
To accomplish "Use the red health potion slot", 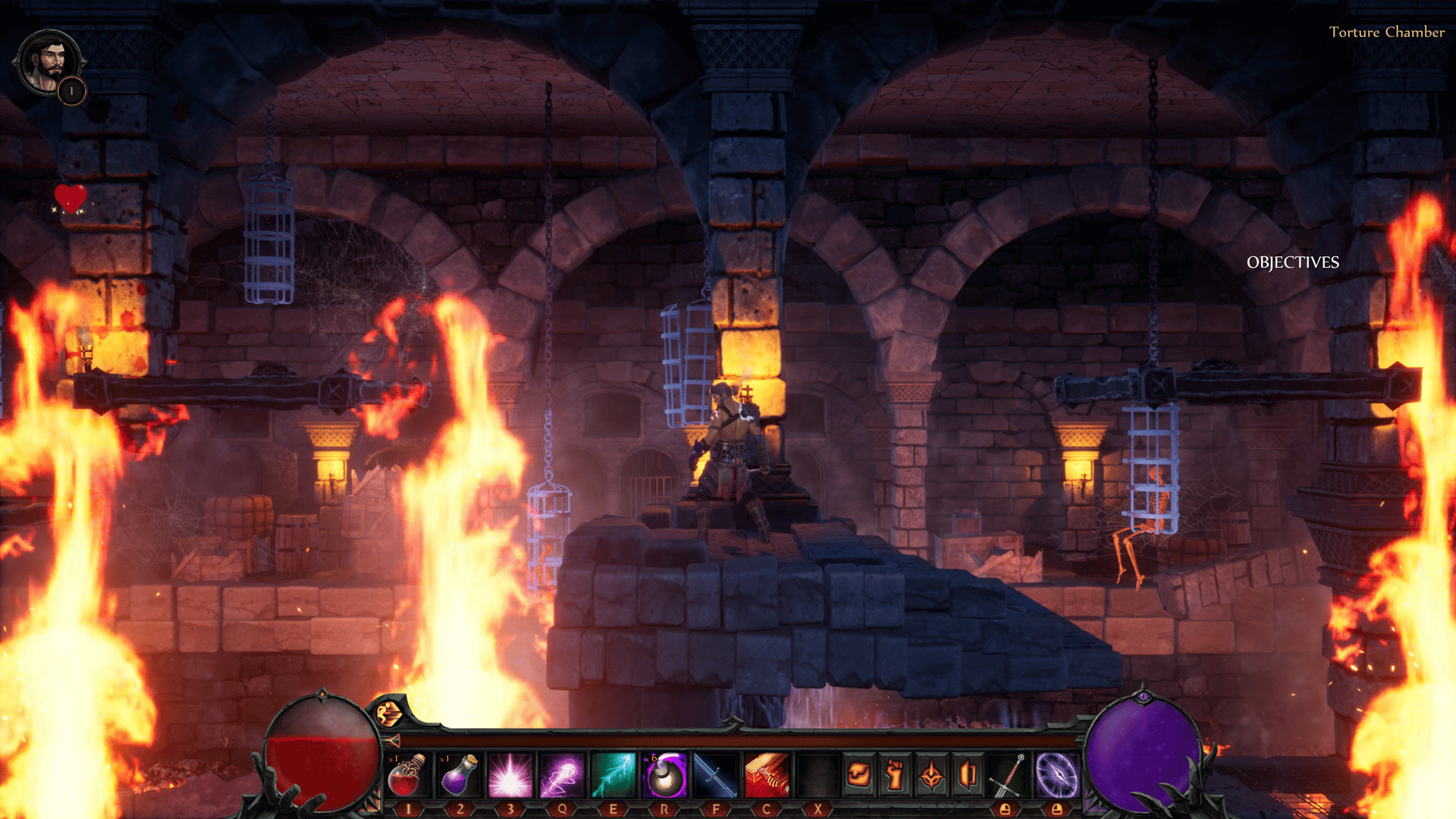I will click(407, 775).
